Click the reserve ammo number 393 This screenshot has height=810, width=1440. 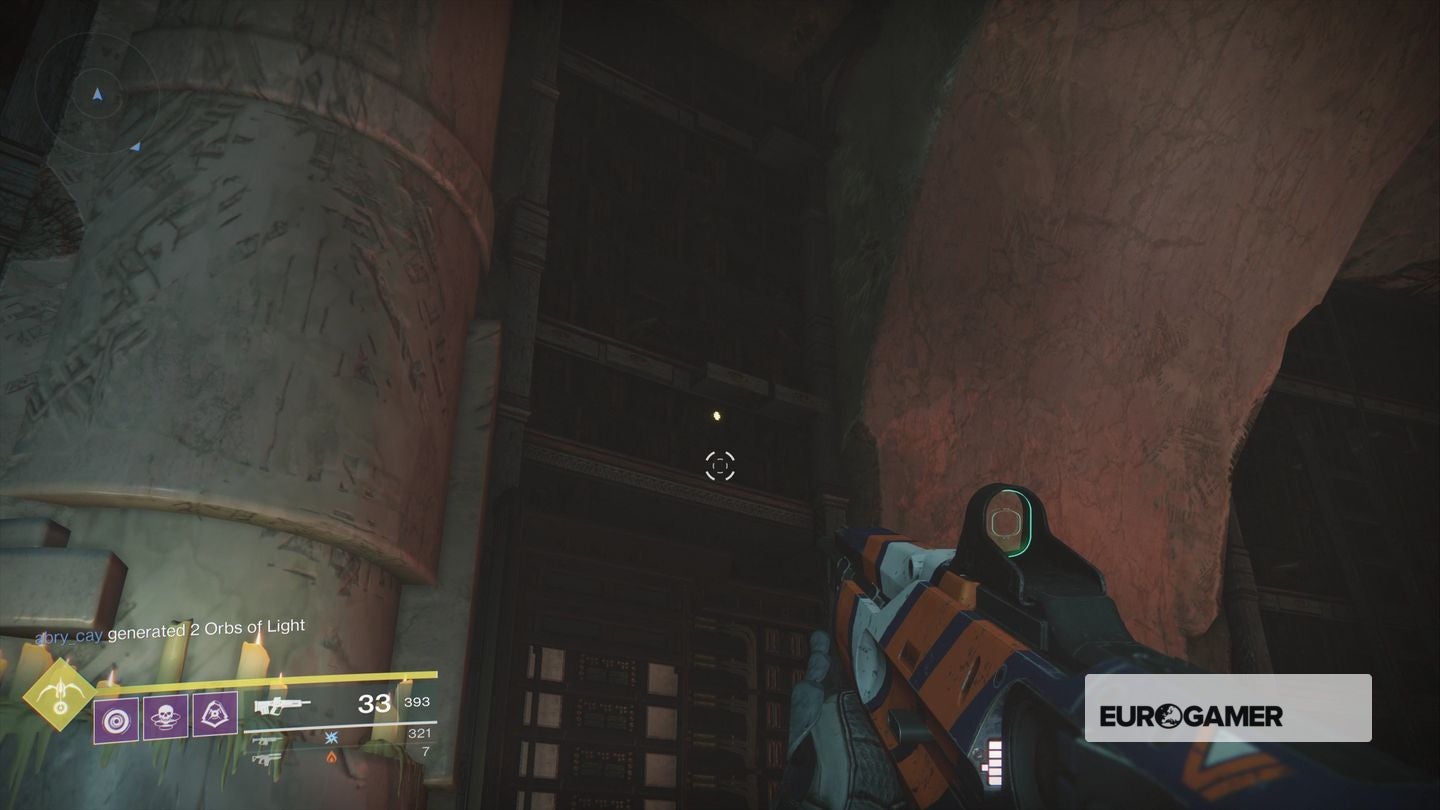(417, 703)
